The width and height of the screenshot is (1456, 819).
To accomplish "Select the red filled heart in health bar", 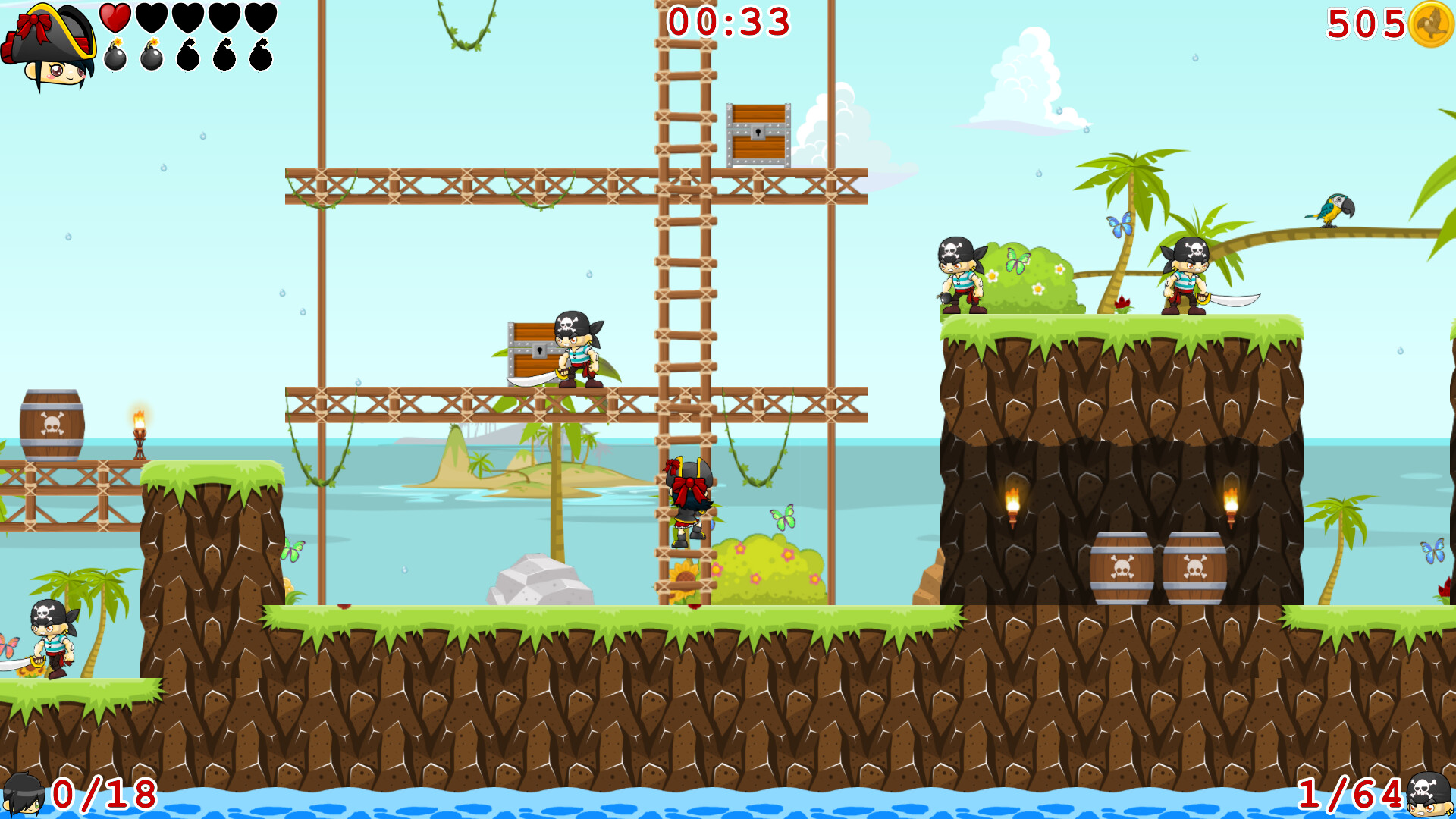I will (114, 17).
